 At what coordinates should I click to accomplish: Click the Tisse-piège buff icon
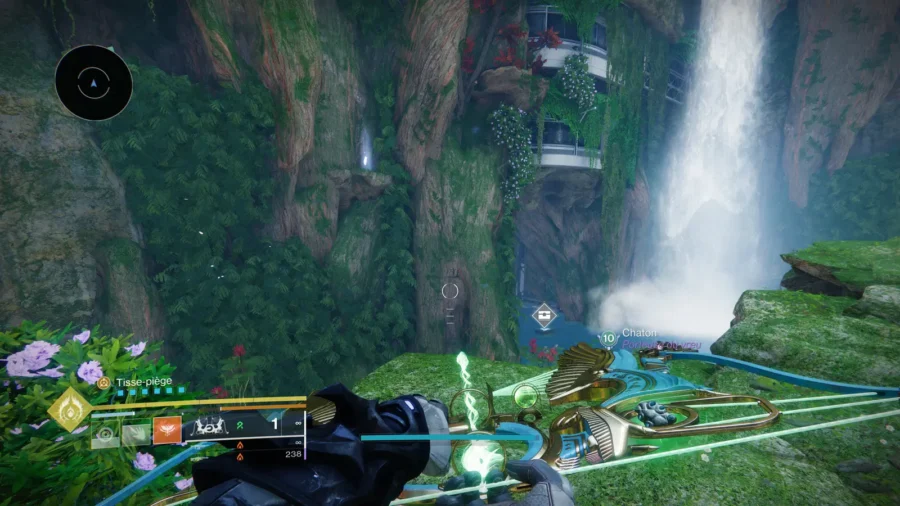104,382
